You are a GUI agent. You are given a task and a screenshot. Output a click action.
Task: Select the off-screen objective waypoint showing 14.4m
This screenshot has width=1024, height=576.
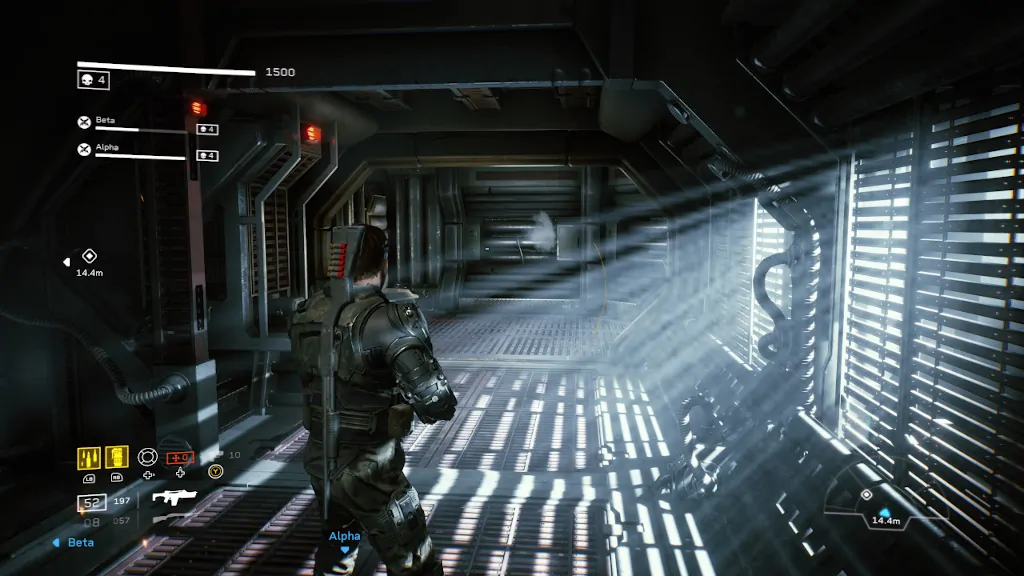[x=89, y=256]
